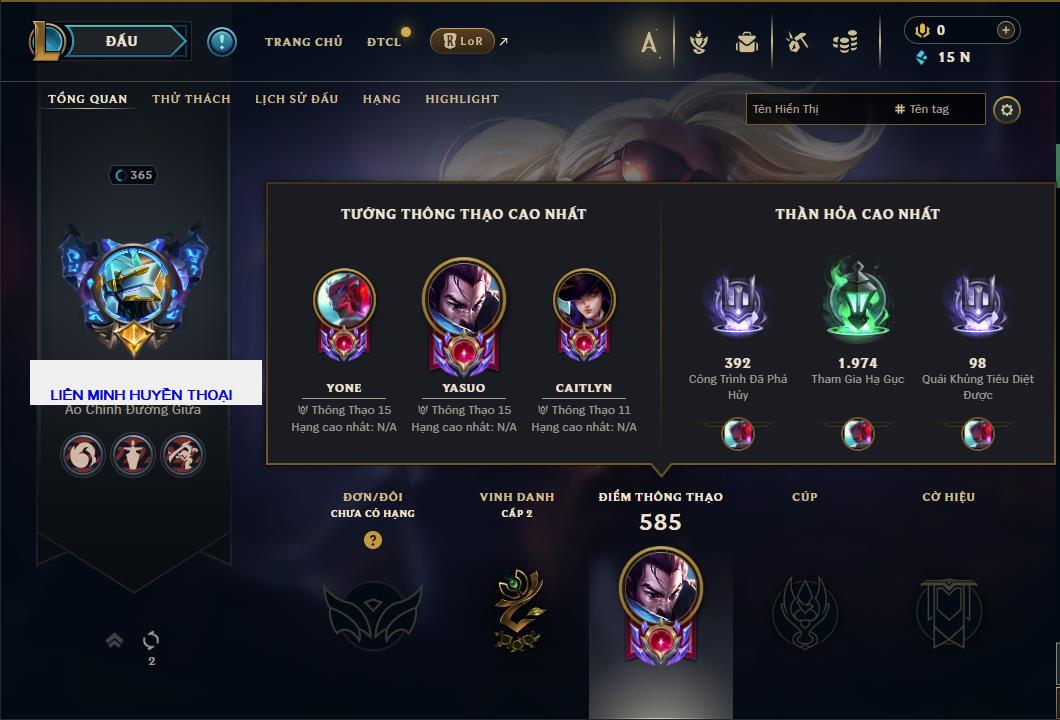Click the ĐẤU play button
Viewport: 1060px width, 720px height.
(x=121, y=41)
